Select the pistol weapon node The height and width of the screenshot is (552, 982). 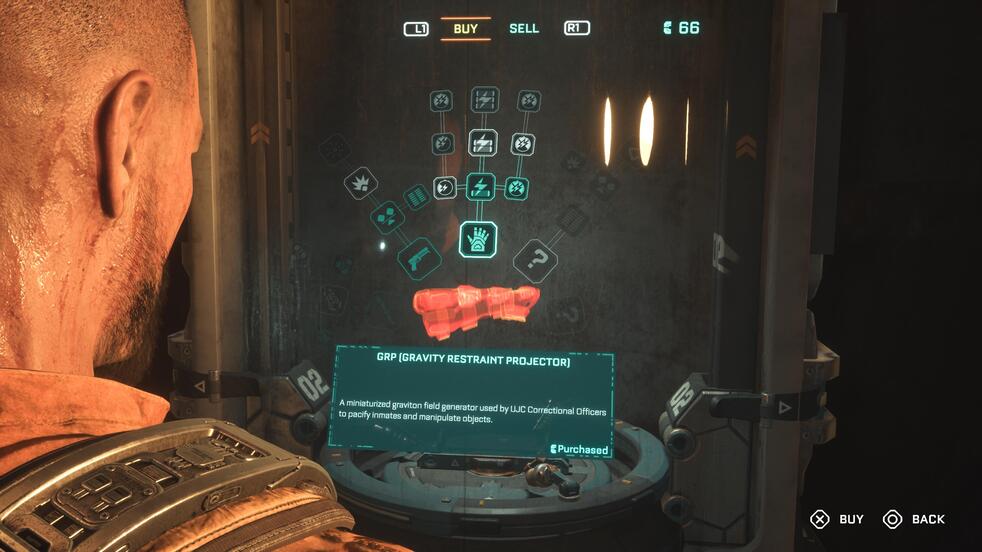click(419, 258)
